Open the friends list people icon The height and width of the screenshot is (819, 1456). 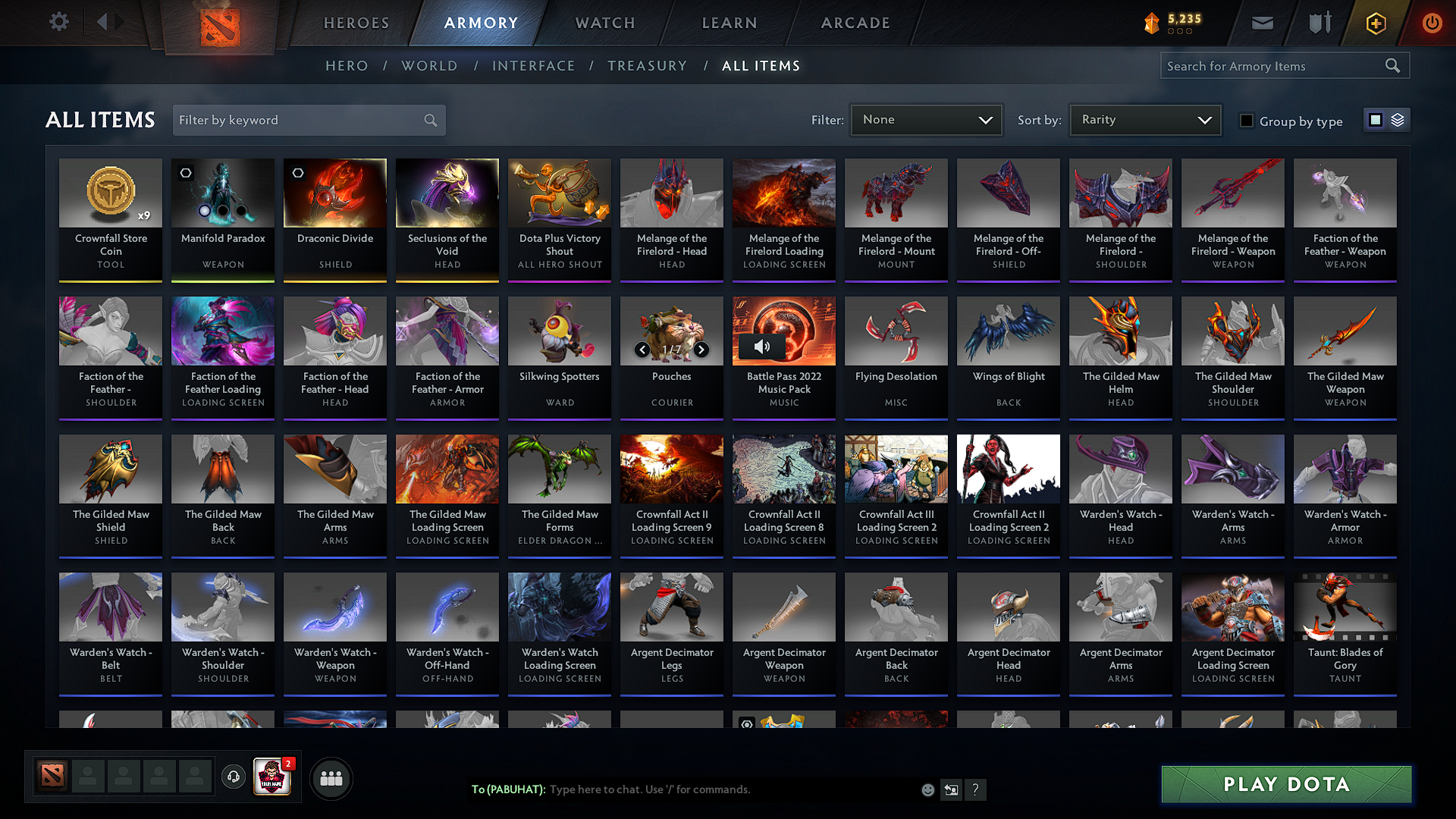point(331,778)
